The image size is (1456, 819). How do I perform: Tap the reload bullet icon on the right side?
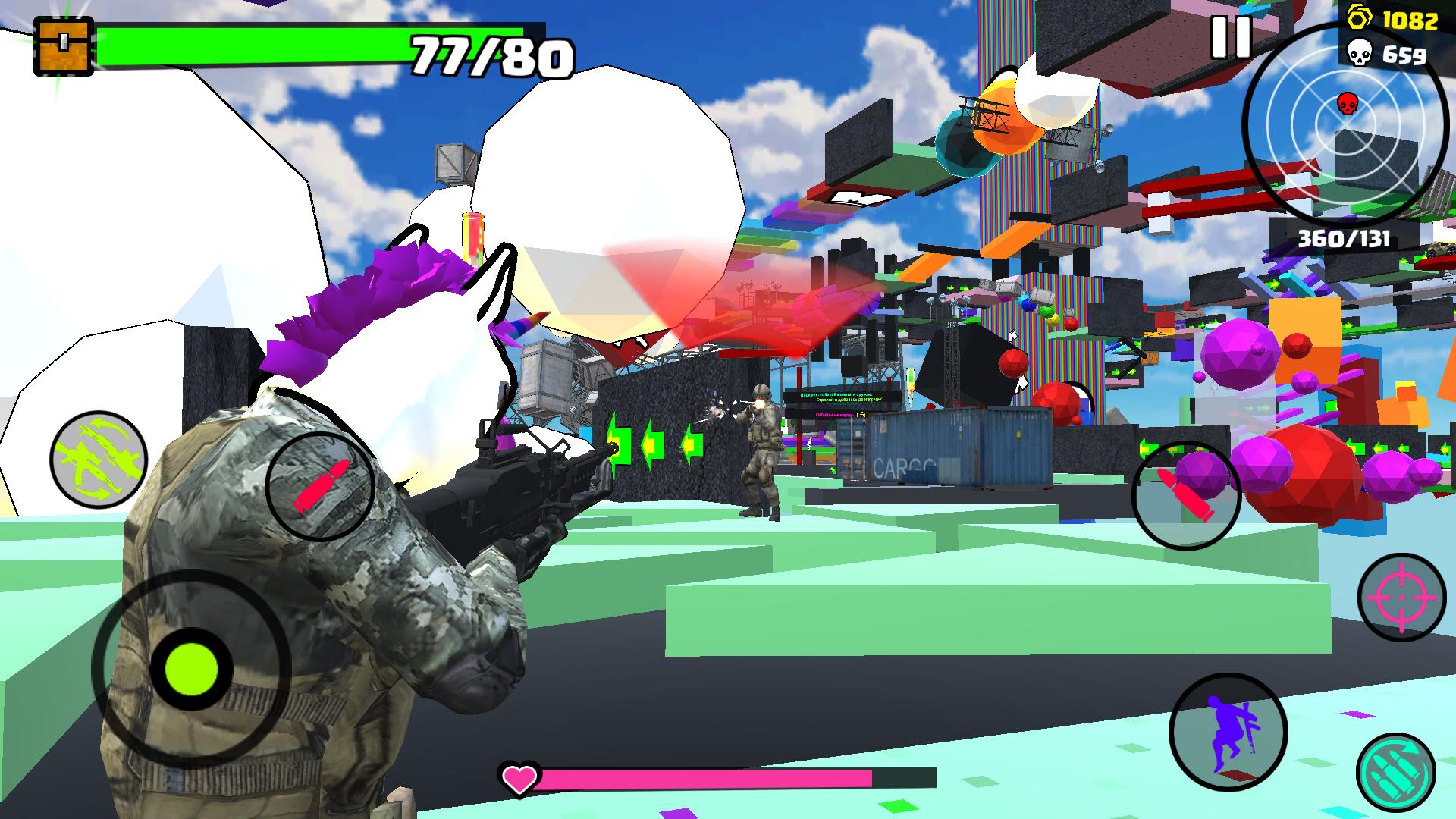pos(1187,494)
